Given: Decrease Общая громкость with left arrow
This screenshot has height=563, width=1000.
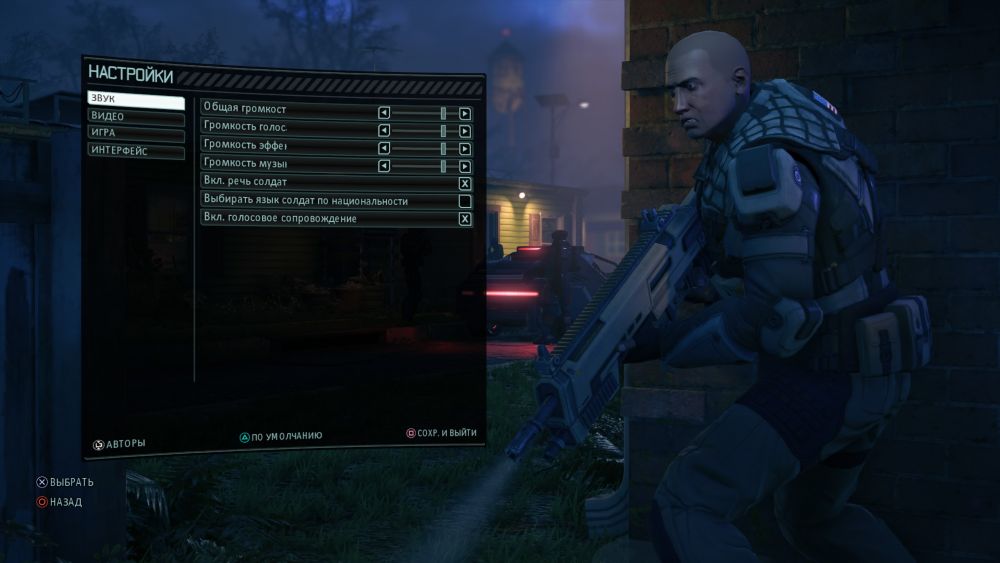Looking at the screenshot, I should [x=384, y=112].
